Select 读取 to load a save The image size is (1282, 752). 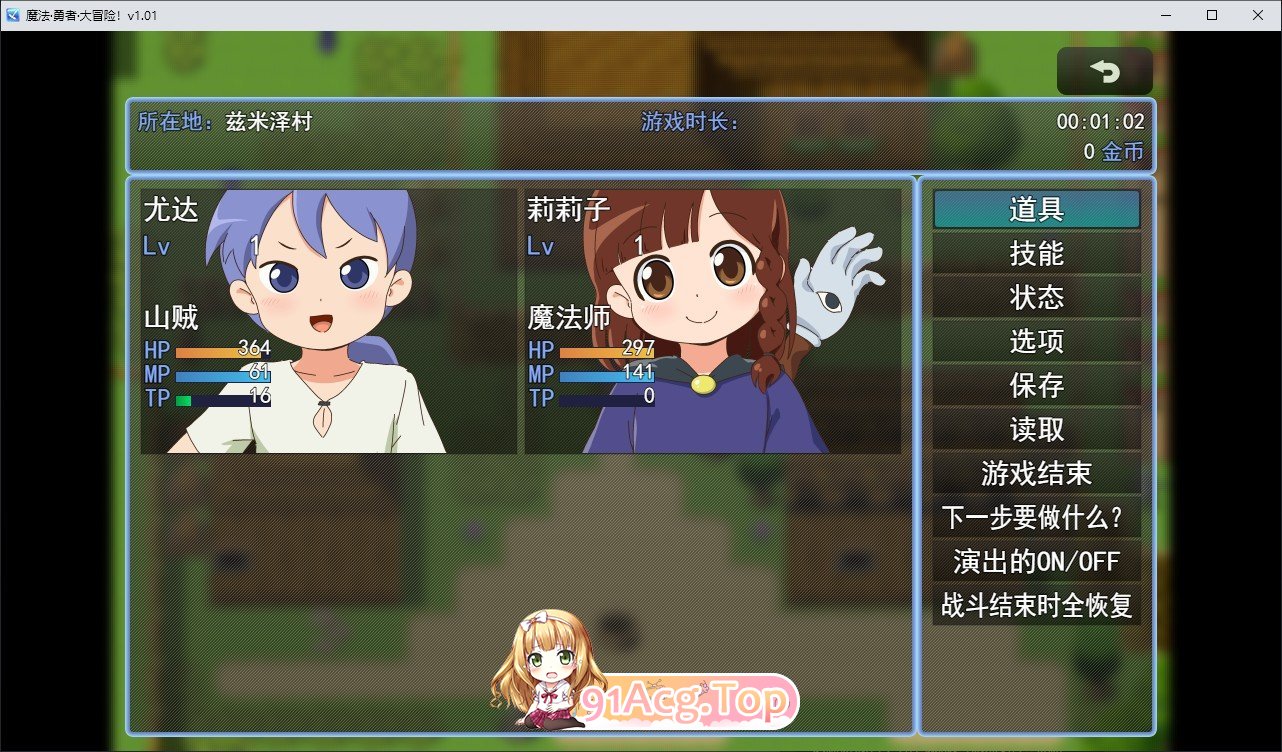pos(1036,429)
